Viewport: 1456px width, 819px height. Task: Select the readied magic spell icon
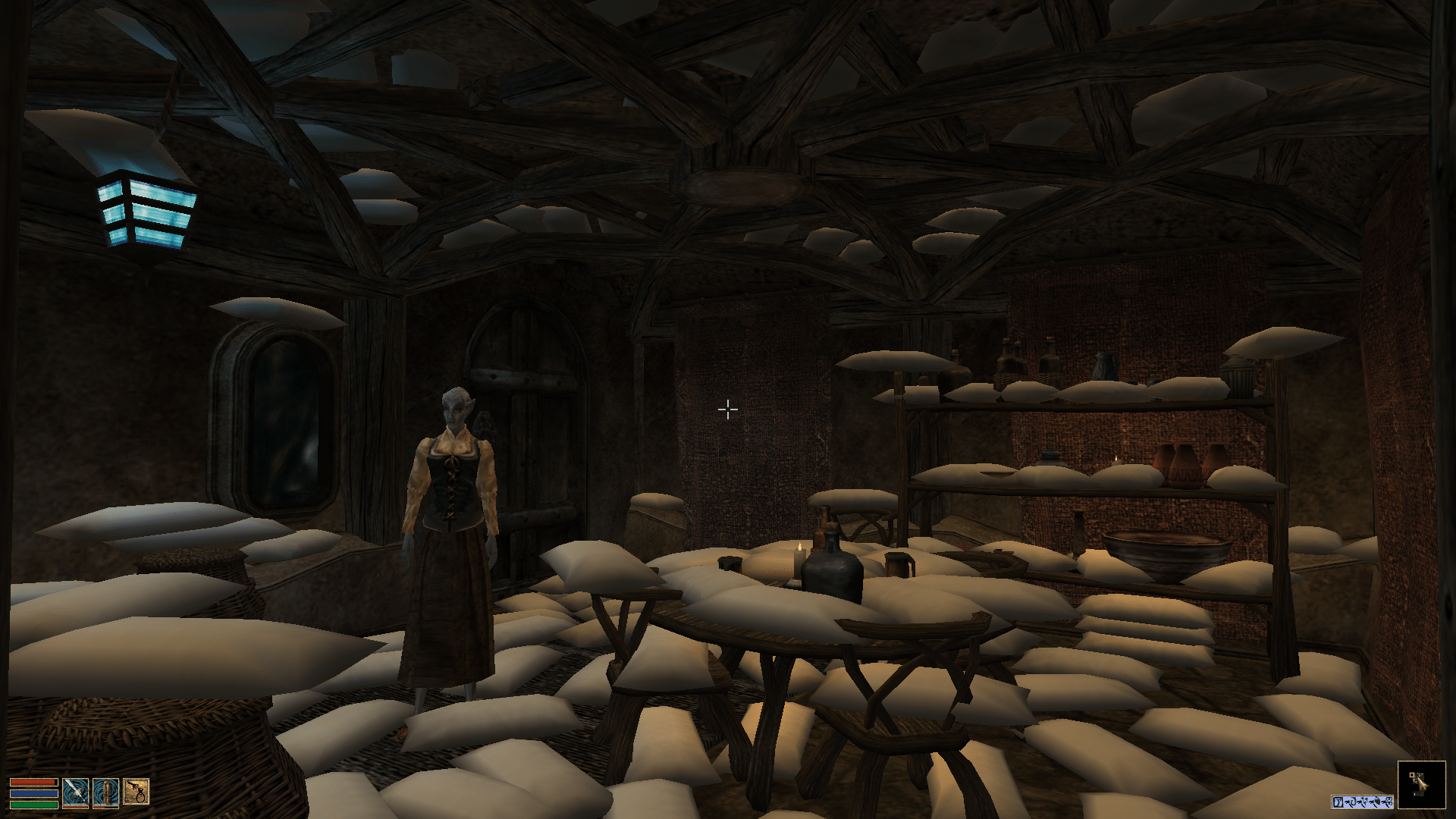point(106,792)
